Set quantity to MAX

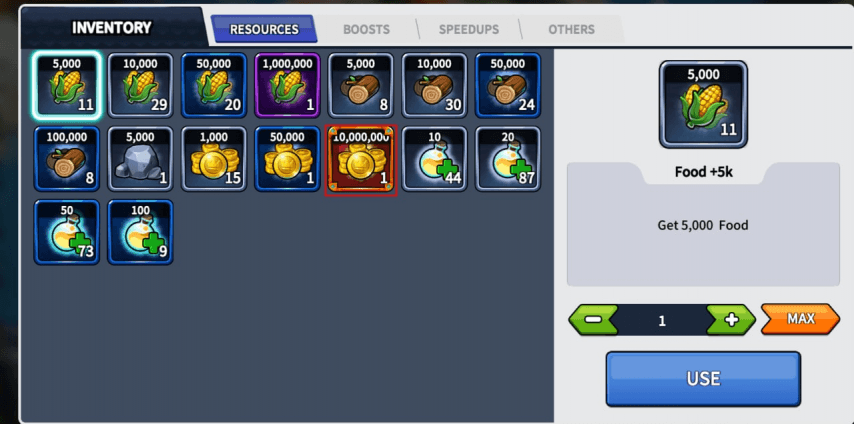pos(800,319)
